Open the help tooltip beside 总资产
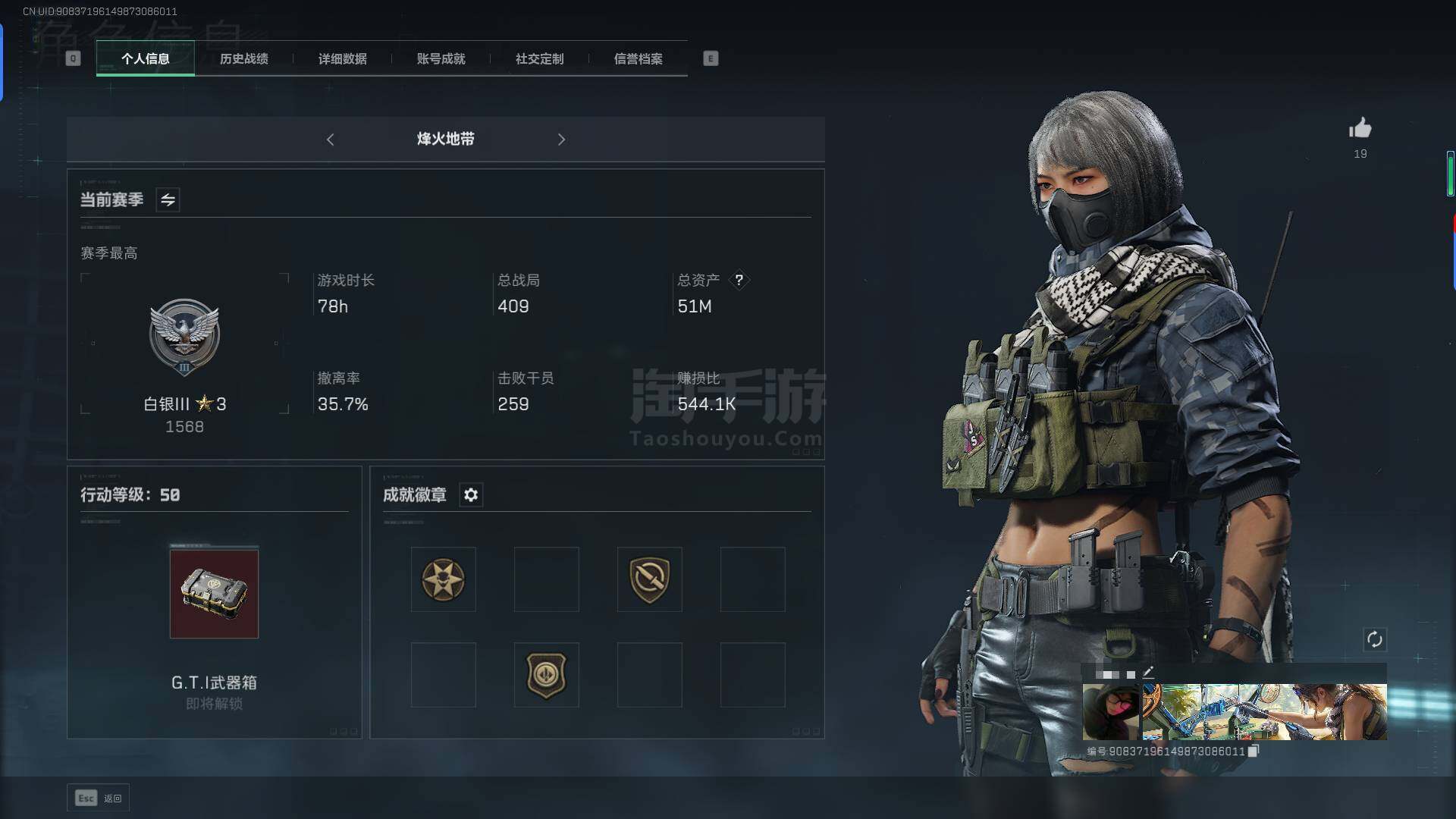 (x=739, y=280)
